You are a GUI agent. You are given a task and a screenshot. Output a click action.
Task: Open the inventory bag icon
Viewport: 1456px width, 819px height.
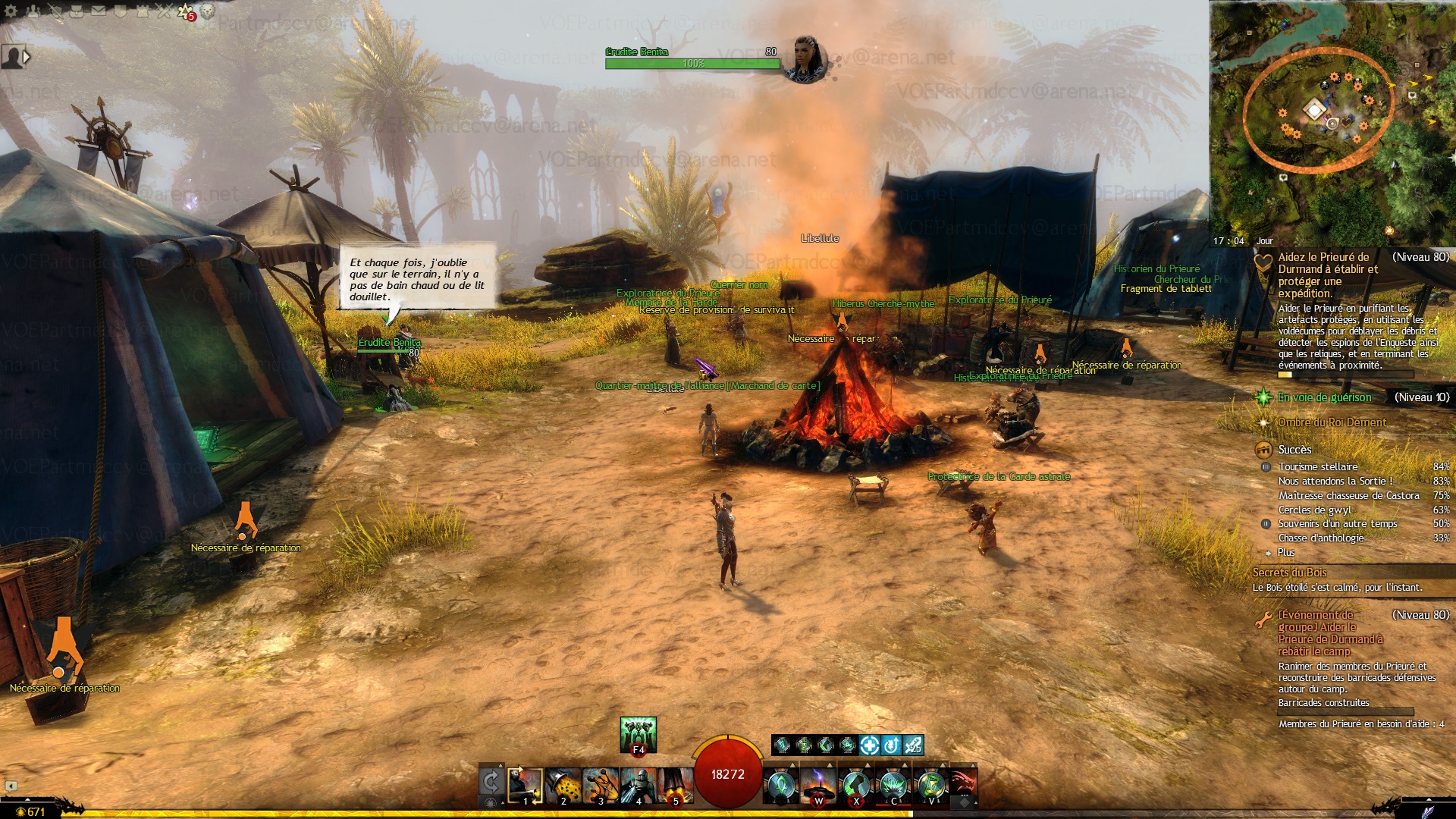pyautogui.click(x=77, y=11)
